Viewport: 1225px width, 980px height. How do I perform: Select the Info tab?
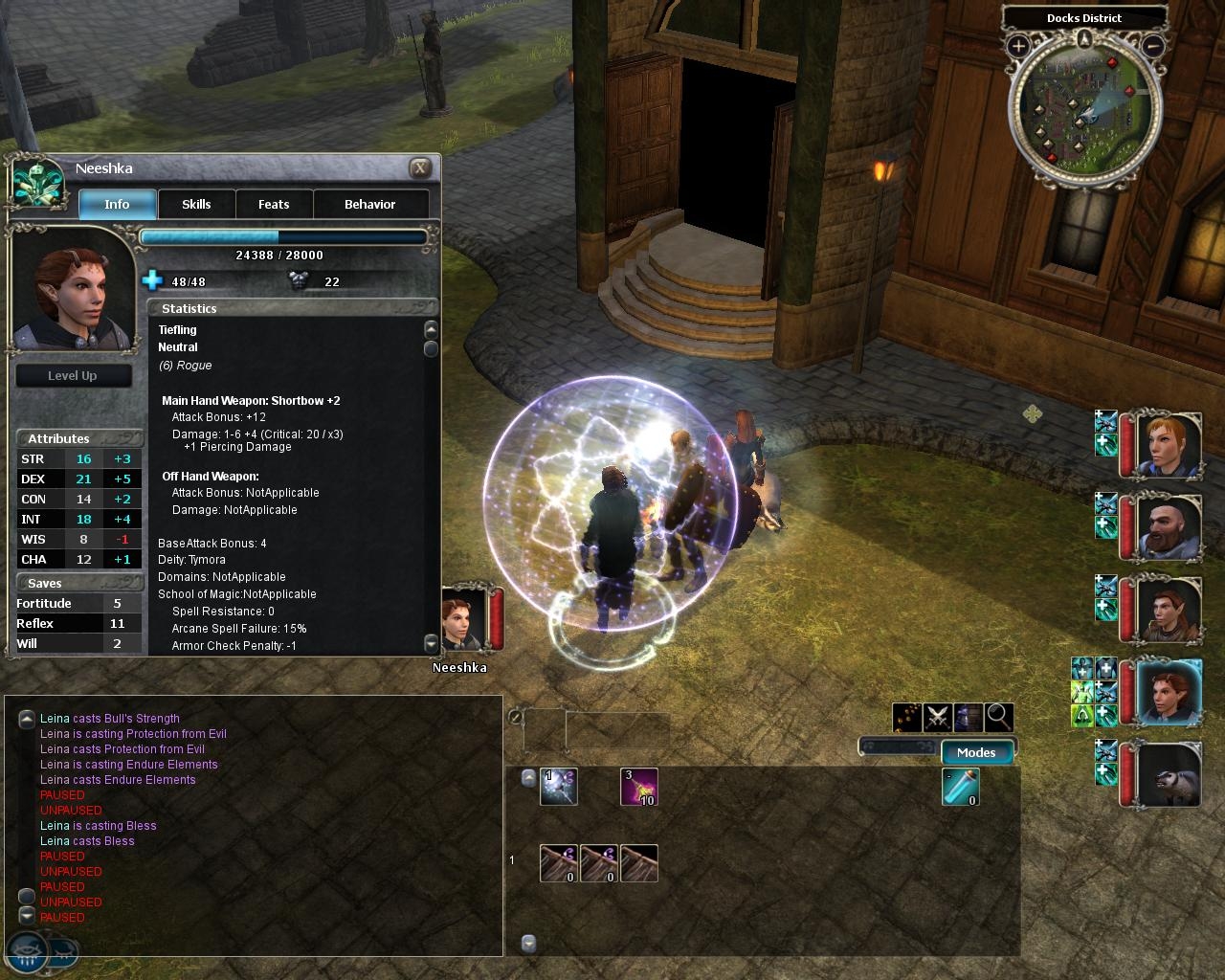(117, 204)
